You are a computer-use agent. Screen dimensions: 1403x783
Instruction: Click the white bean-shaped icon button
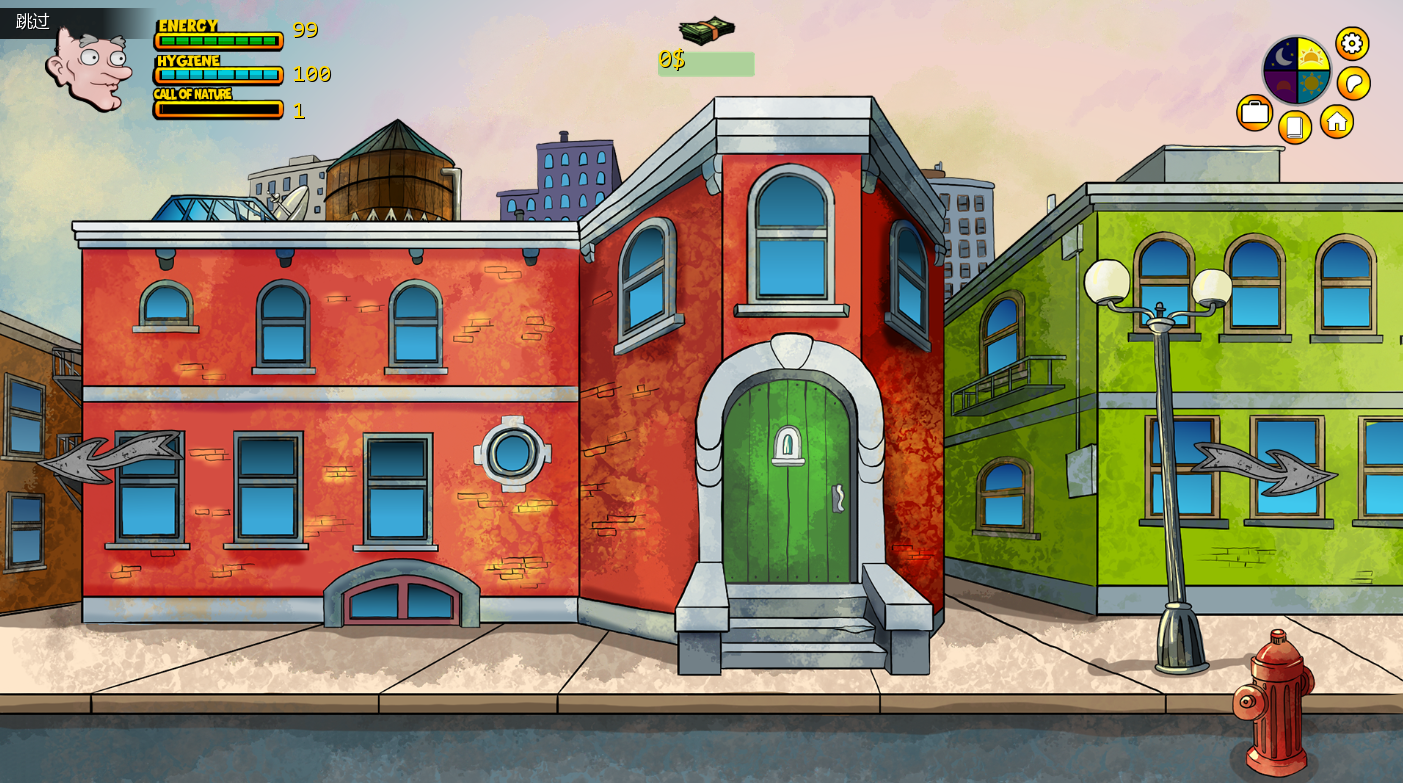click(1353, 83)
